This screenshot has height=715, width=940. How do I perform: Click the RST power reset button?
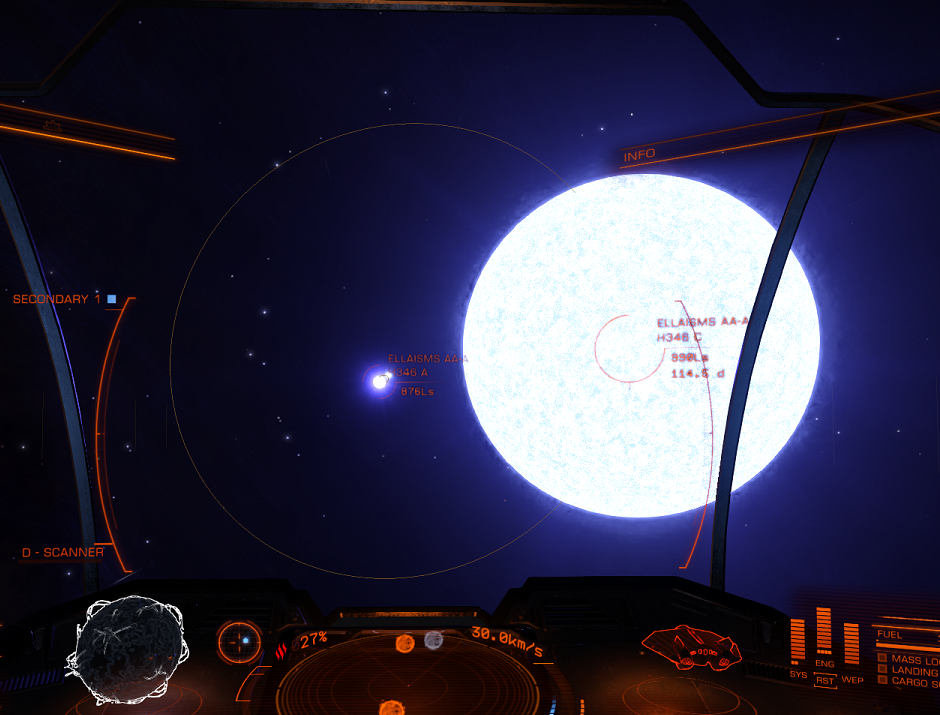click(x=825, y=680)
